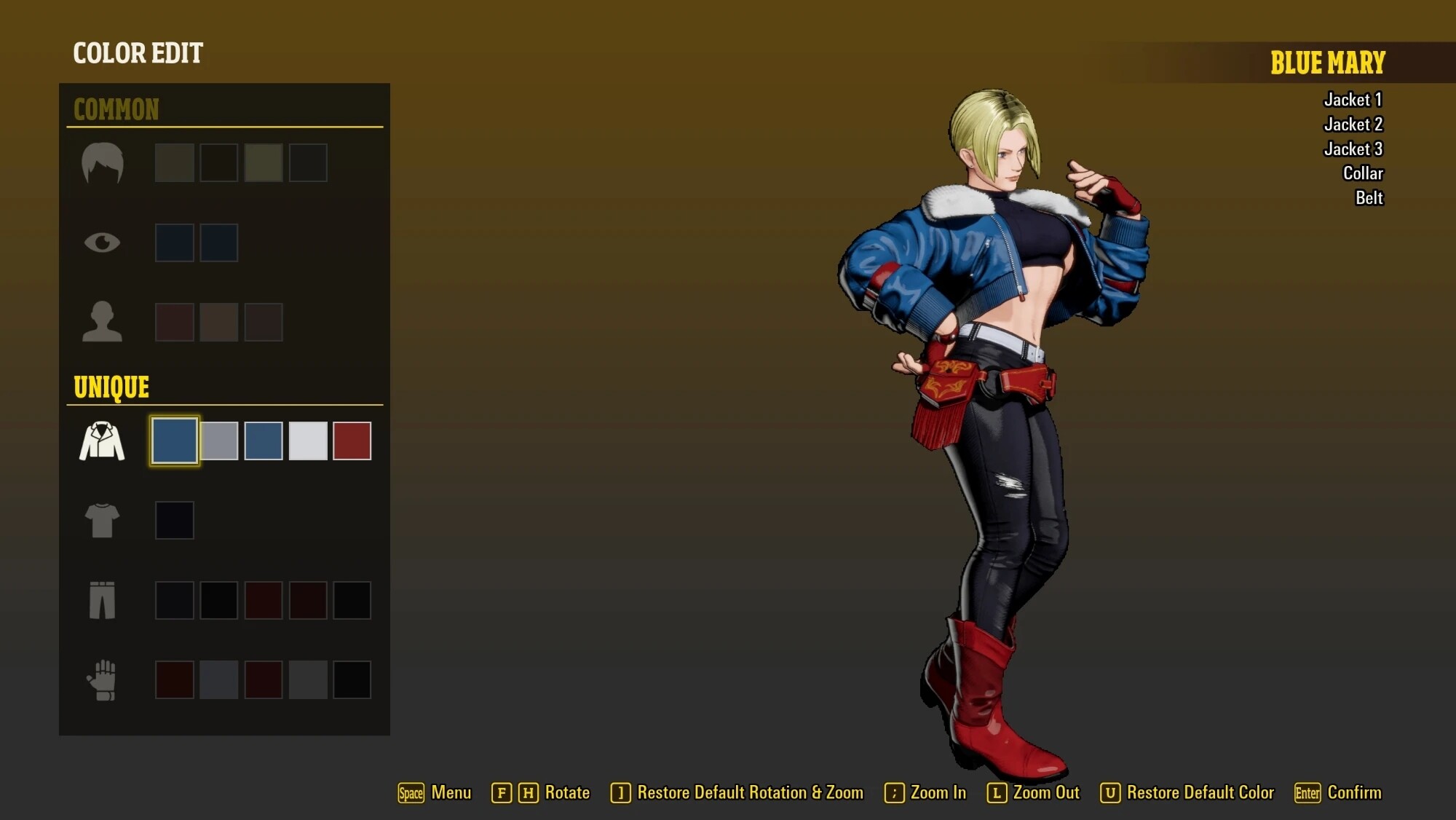The height and width of the screenshot is (820, 1456).
Task: Pick the dark navy shirt swatch
Action: coord(175,521)
